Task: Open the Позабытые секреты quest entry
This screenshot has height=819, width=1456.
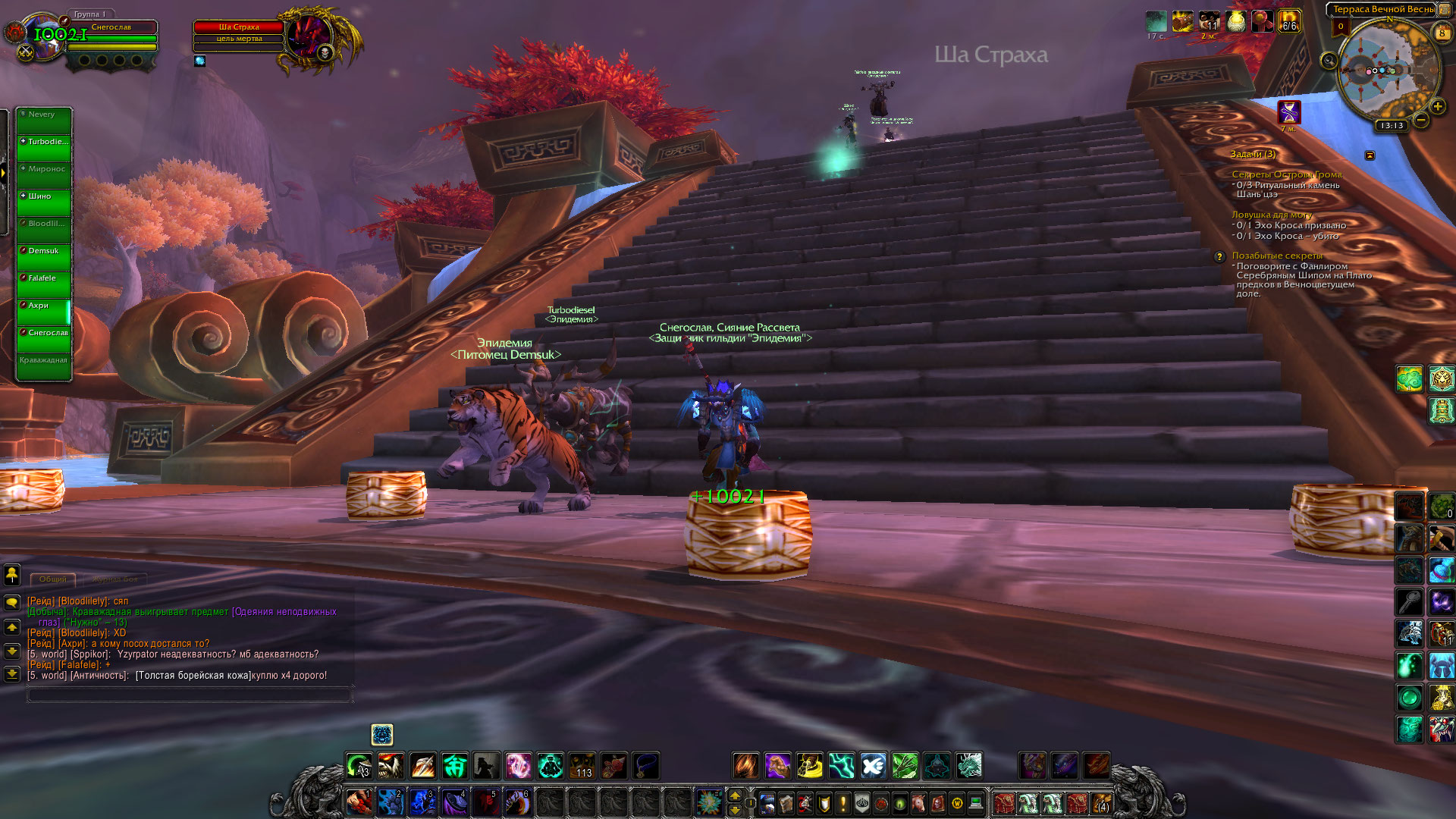Action: (x=1276, y=256)
